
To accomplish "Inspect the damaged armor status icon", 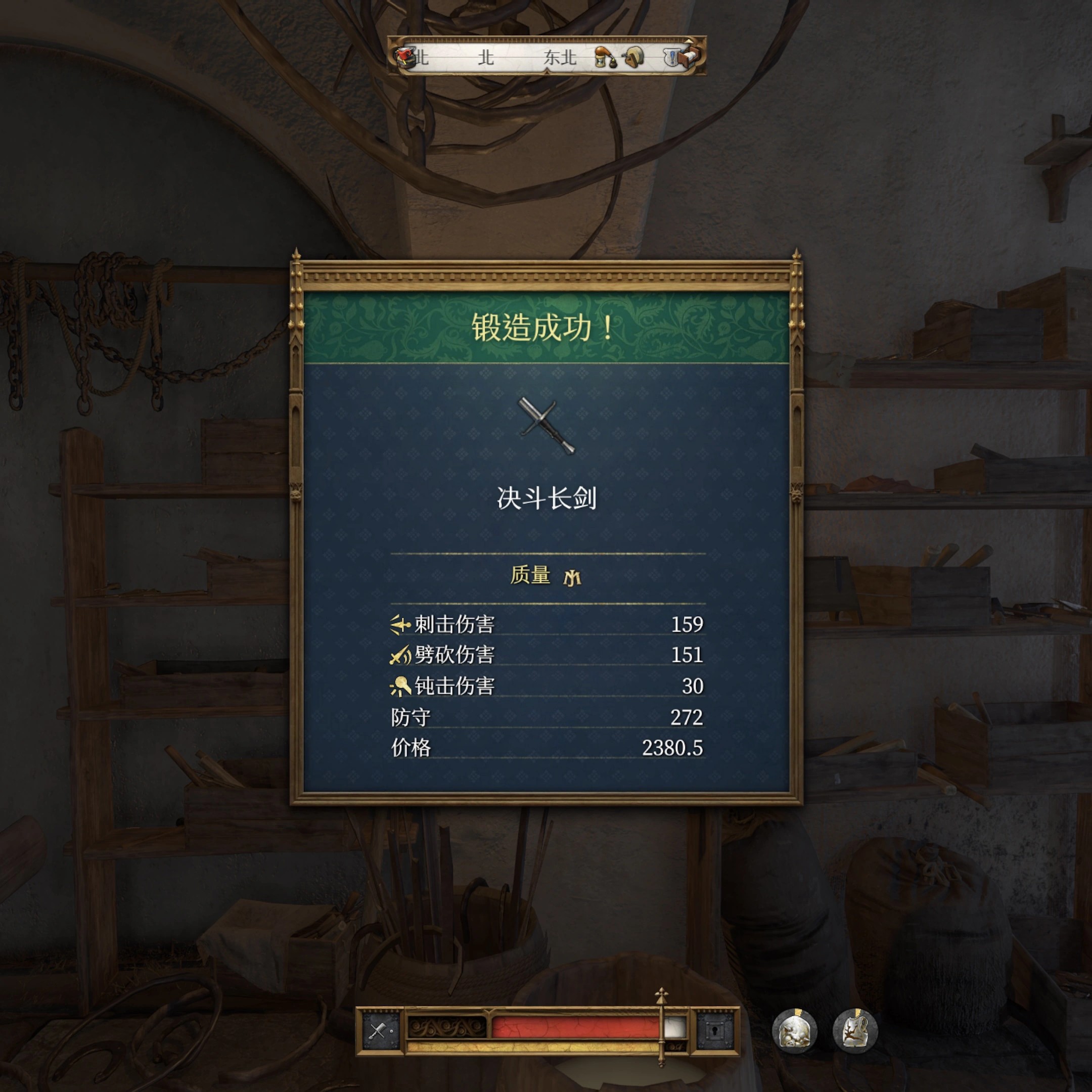I will pos(855,1031).
